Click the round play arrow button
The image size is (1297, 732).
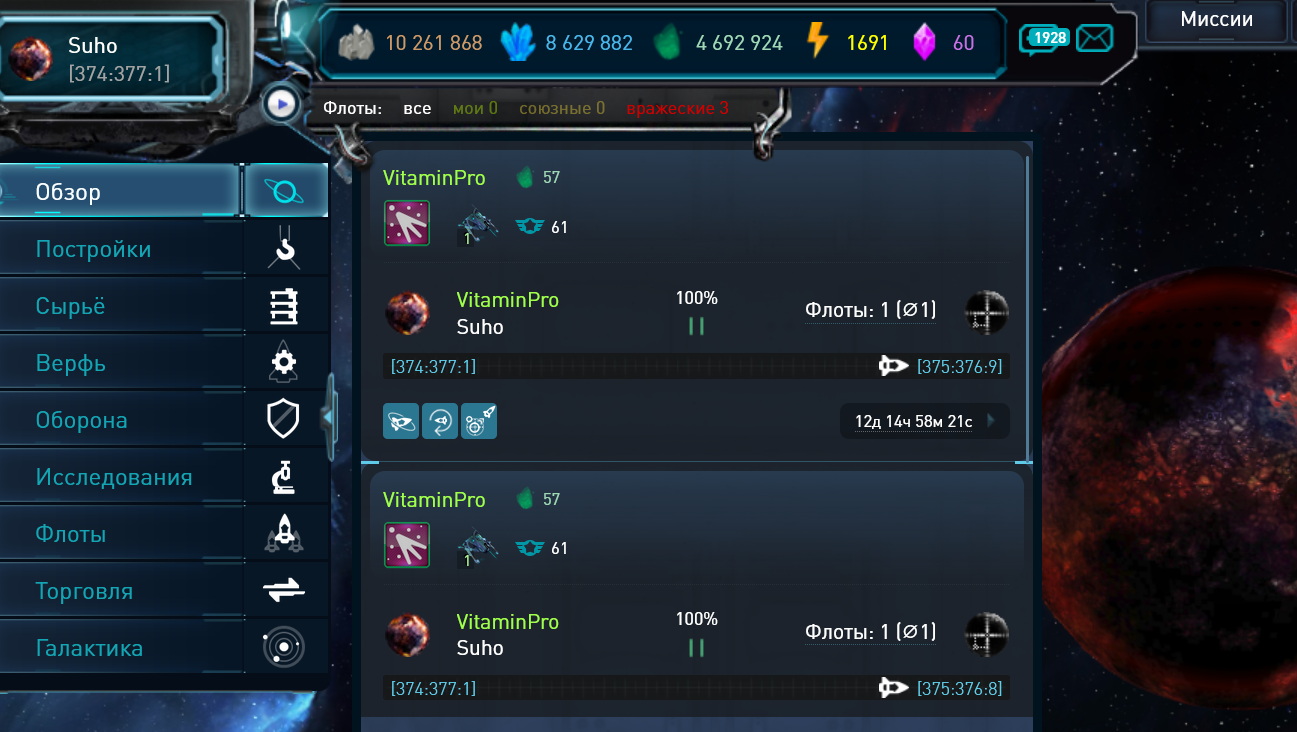click(x=282, y=103)
